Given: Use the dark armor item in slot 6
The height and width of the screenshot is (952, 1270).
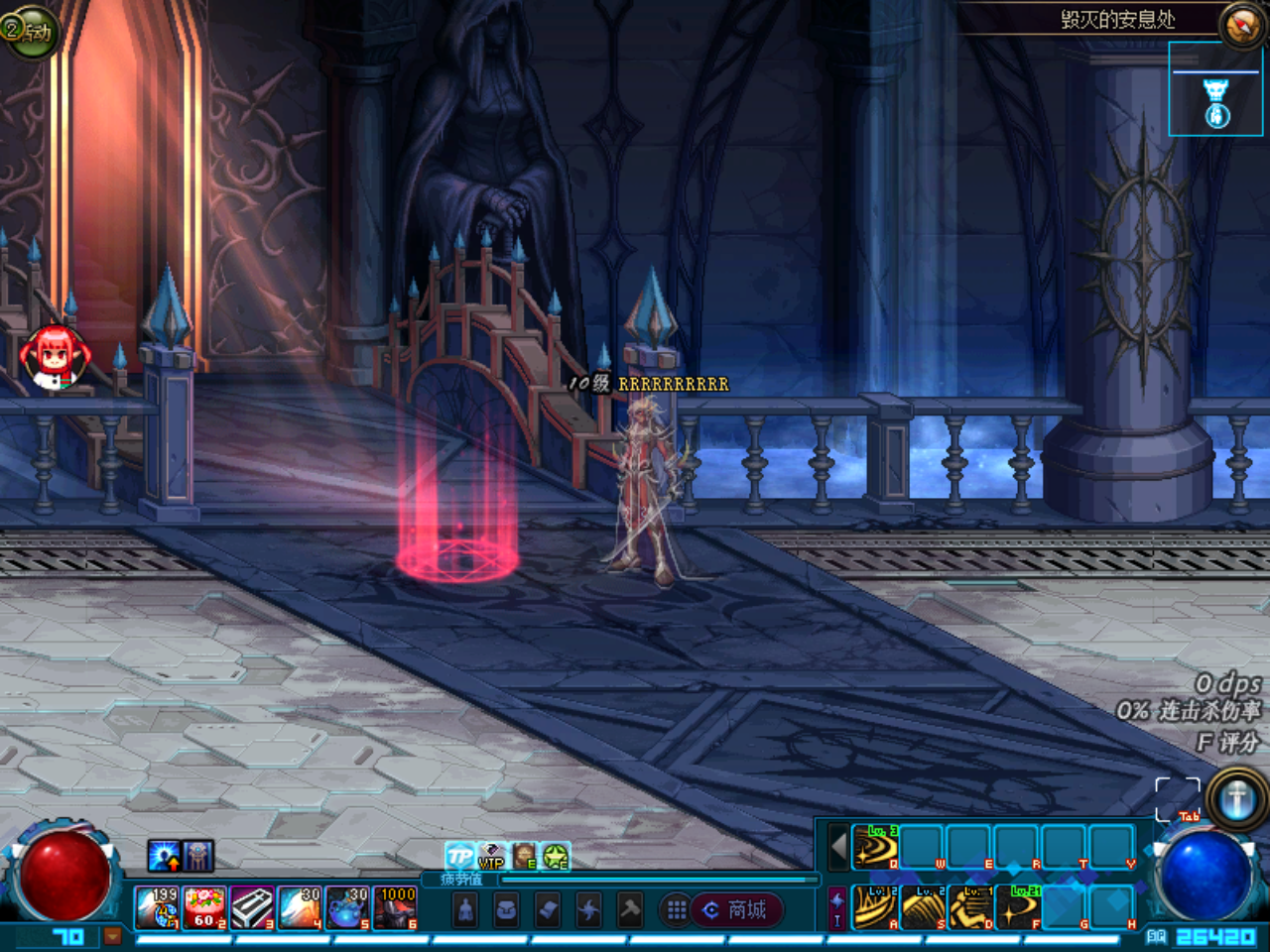Looking at the screenshot, I should (395, 908).
